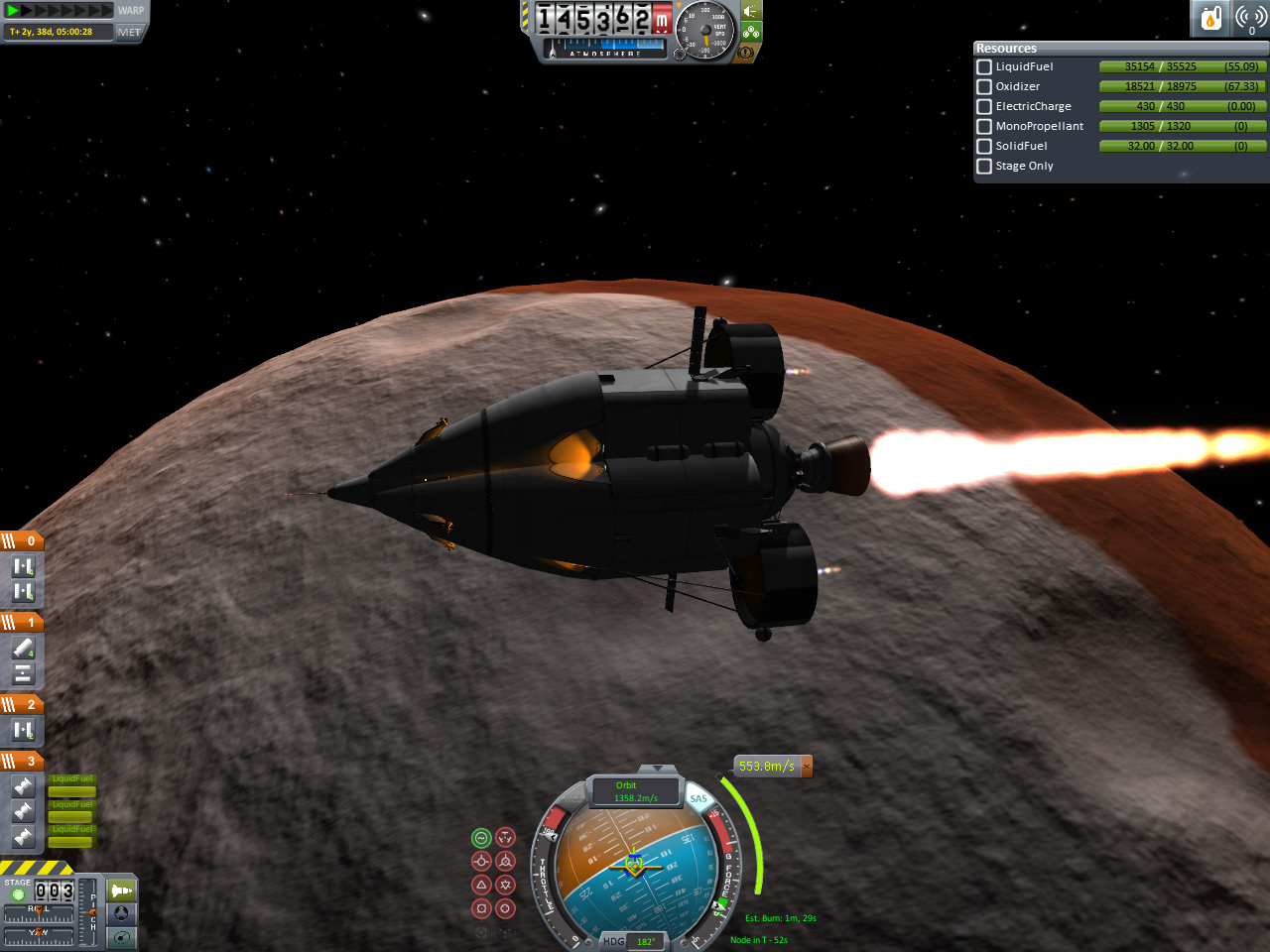Activate the brakes button
This screenshot has width=1270, height=952.
click(x=746, y=52)
